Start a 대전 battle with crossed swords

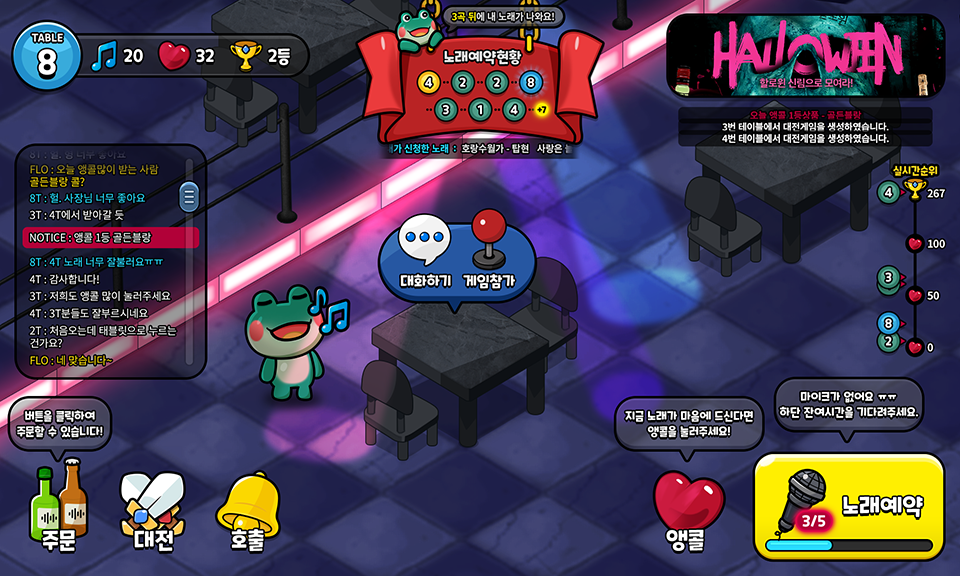[152, 510]
